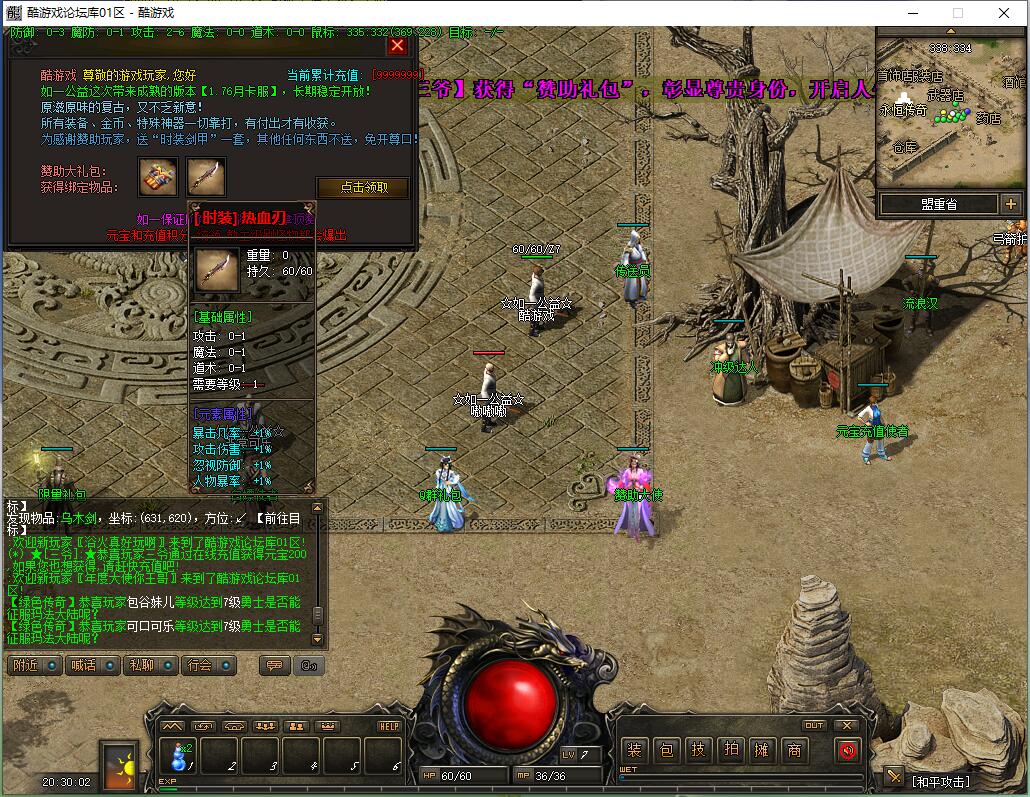Use the blue potion in hotbar slot 1
1030x797 pixels.
180,755
